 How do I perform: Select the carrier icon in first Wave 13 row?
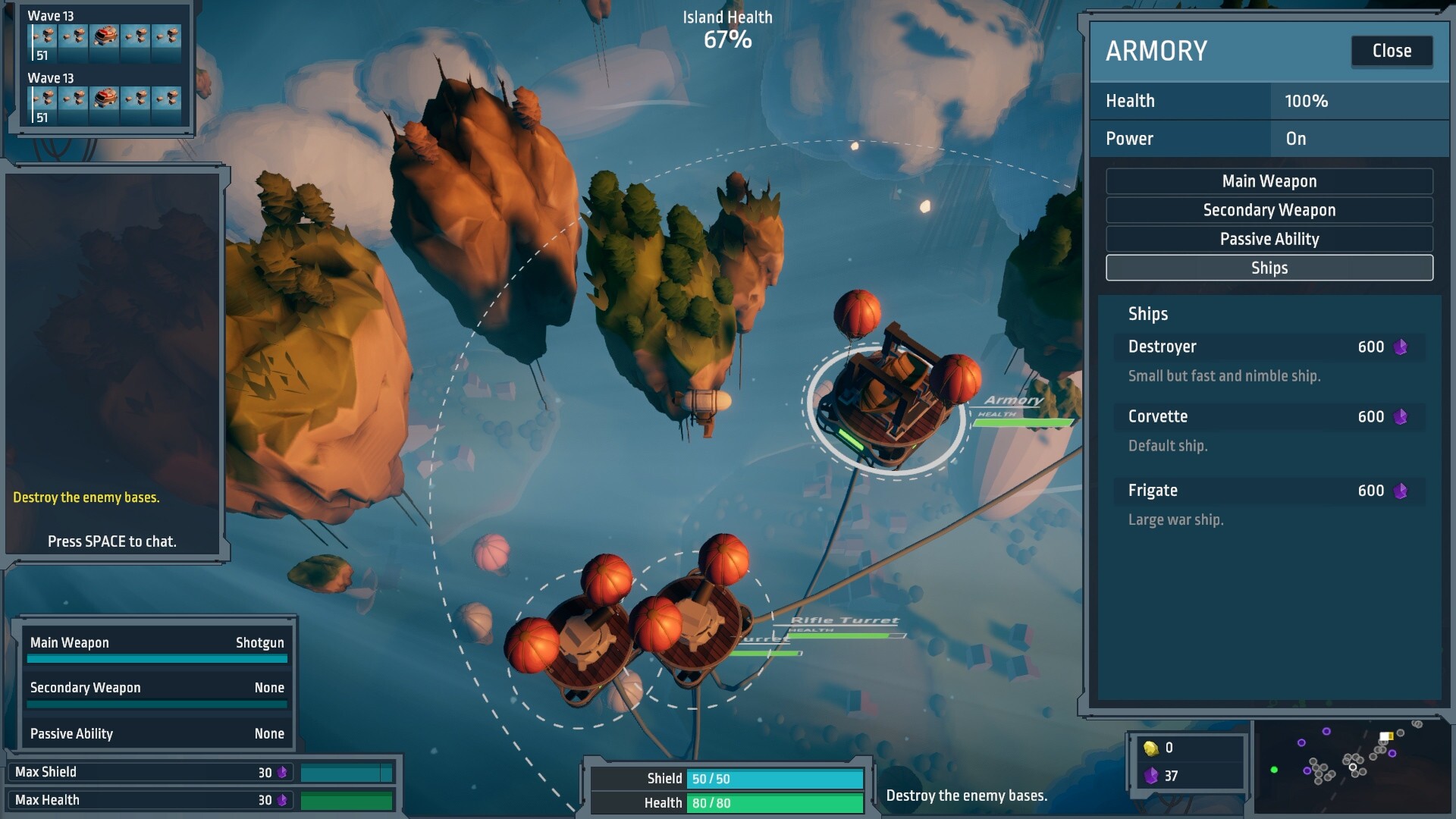tap(104, 36)
